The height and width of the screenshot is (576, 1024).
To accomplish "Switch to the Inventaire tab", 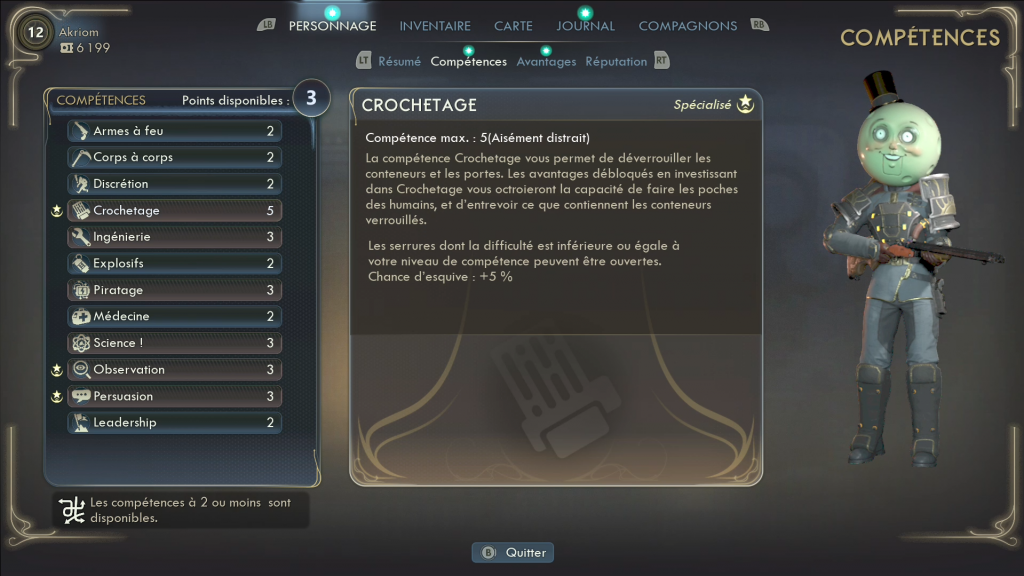I will tap(435, 26).
